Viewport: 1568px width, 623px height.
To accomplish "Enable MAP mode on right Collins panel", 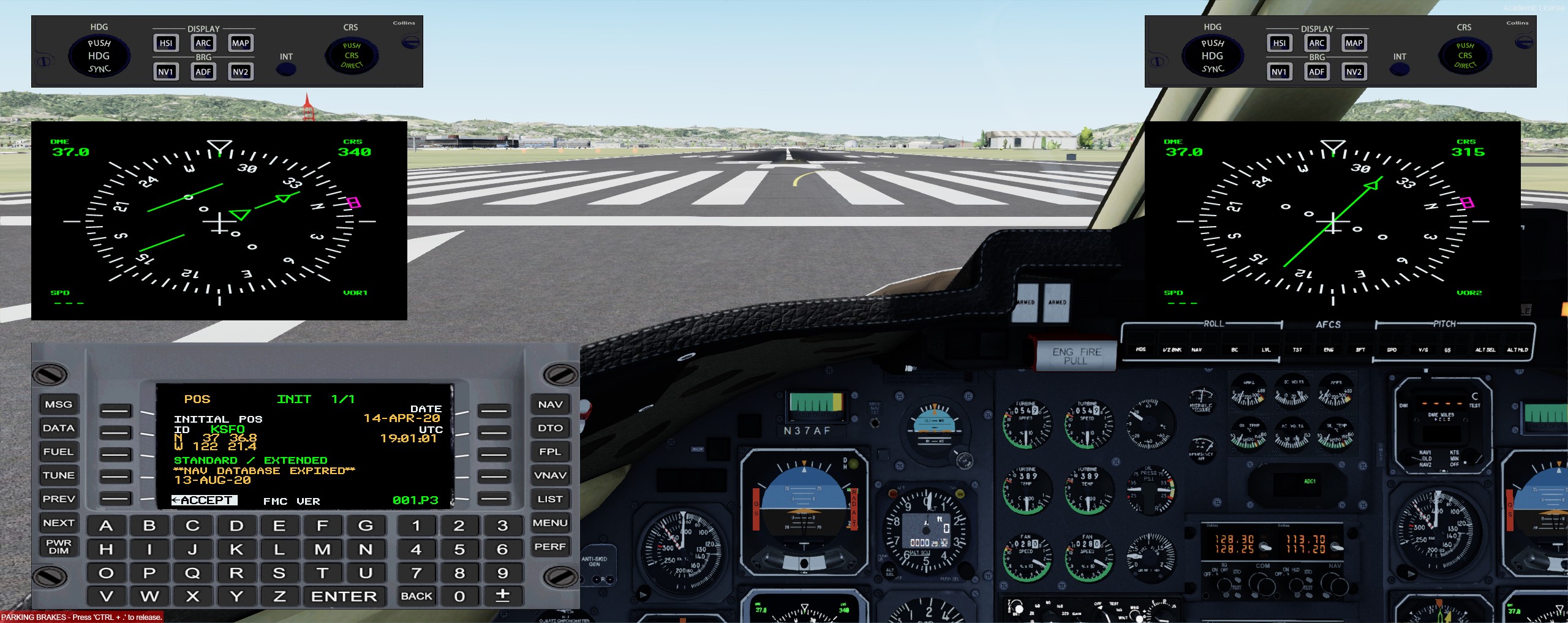I will [x=1354, y=43].
